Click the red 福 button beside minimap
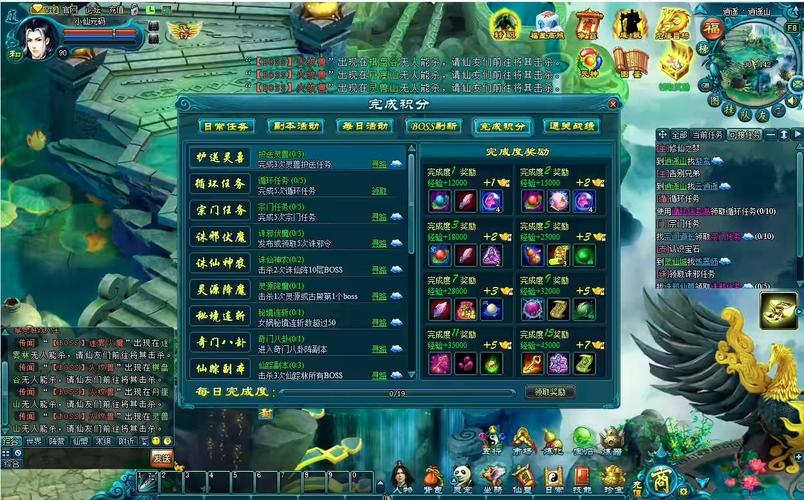This screenshot has width=804, height=500. 713,27
